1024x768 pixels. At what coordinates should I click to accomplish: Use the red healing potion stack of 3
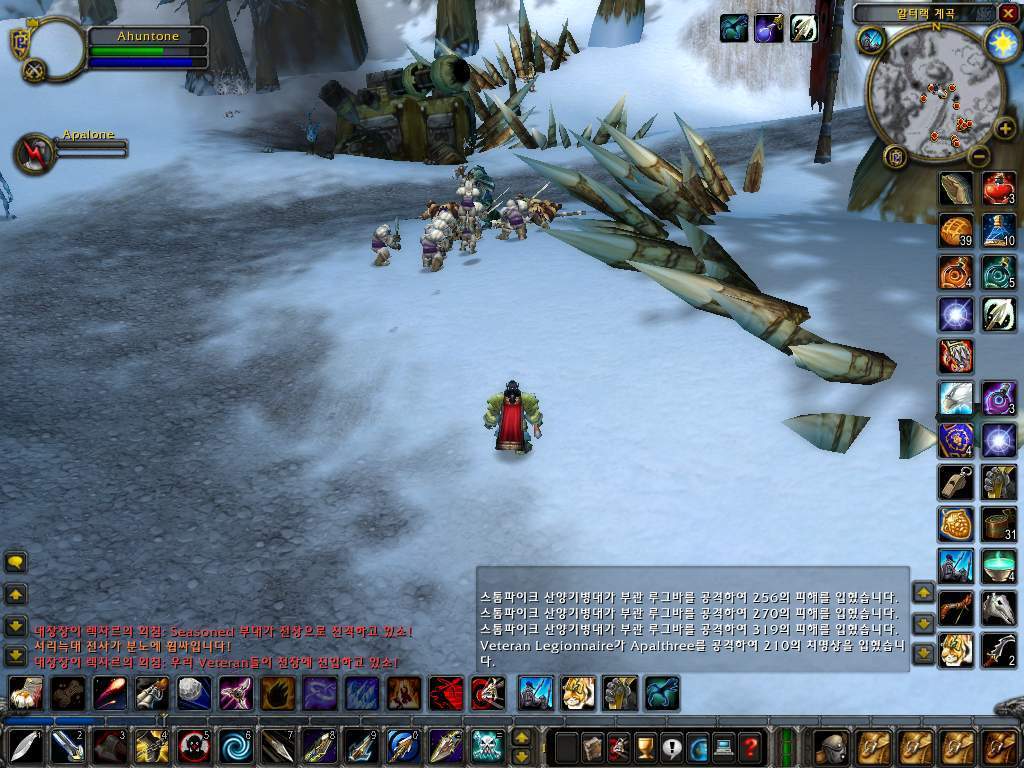(998, 188)
